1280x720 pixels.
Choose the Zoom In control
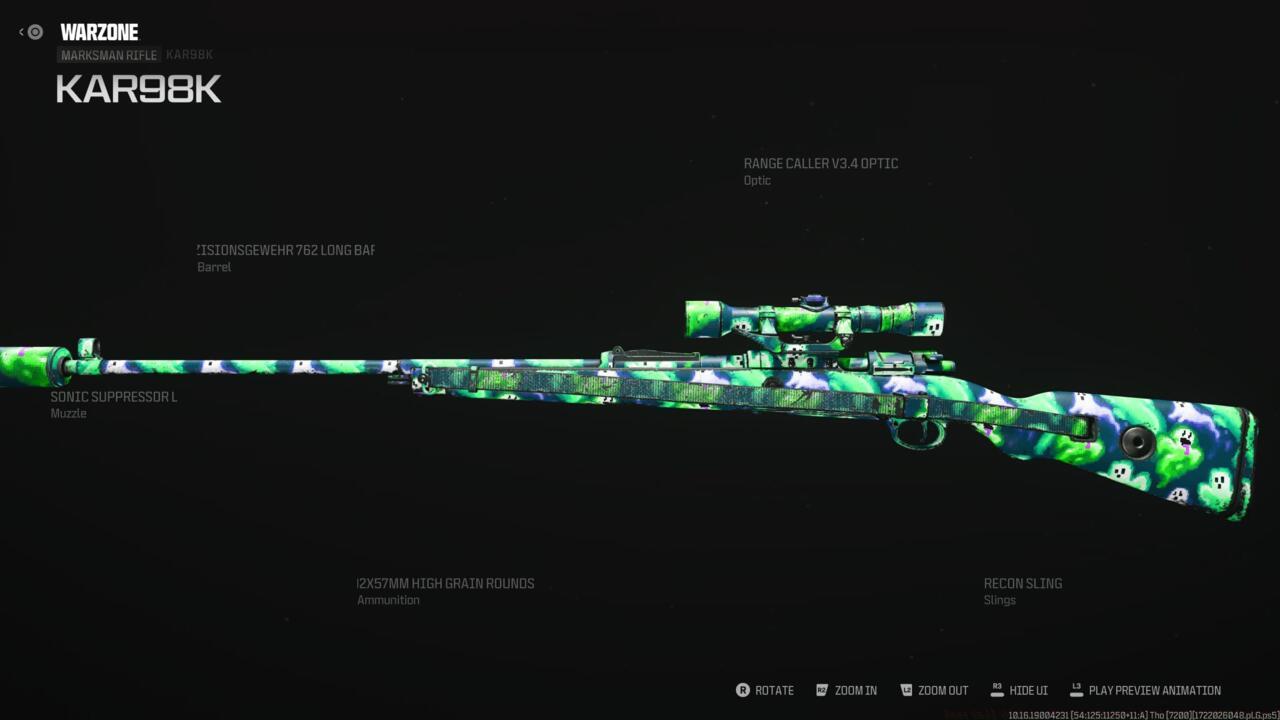tap(846, 690)
